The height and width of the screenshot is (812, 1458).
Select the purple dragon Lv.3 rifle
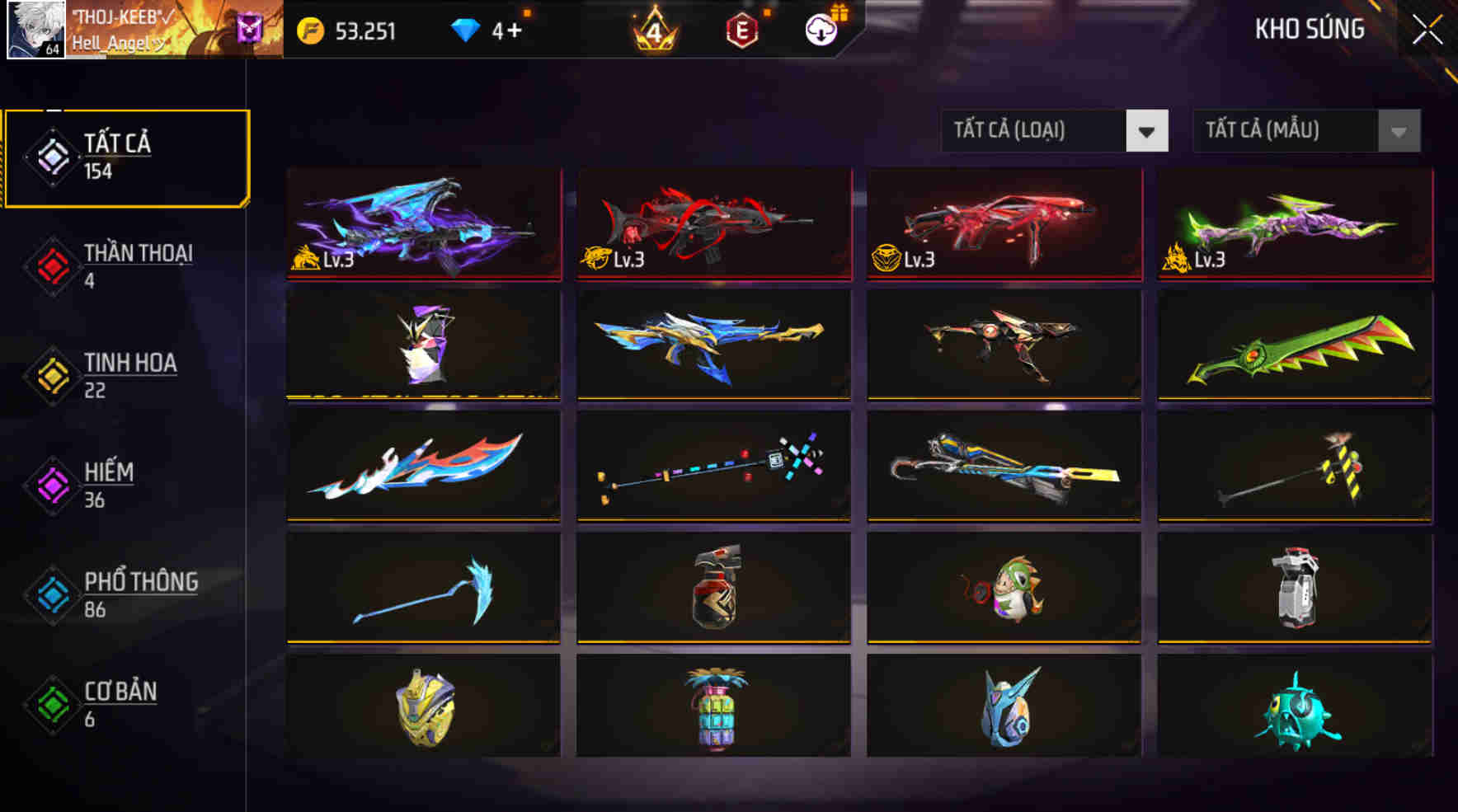pos(423,224)
